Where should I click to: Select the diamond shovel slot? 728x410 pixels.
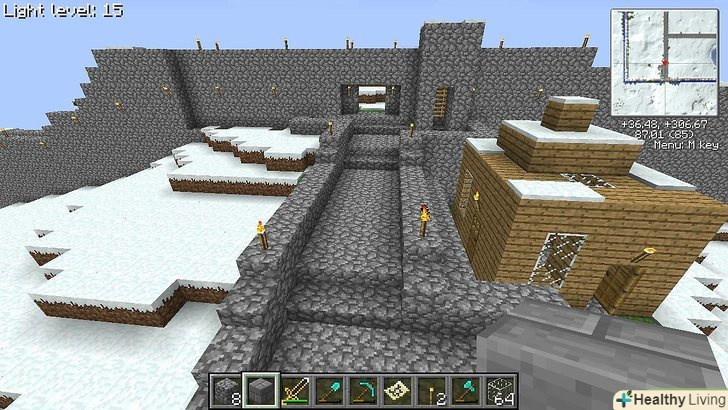point(329,390)
